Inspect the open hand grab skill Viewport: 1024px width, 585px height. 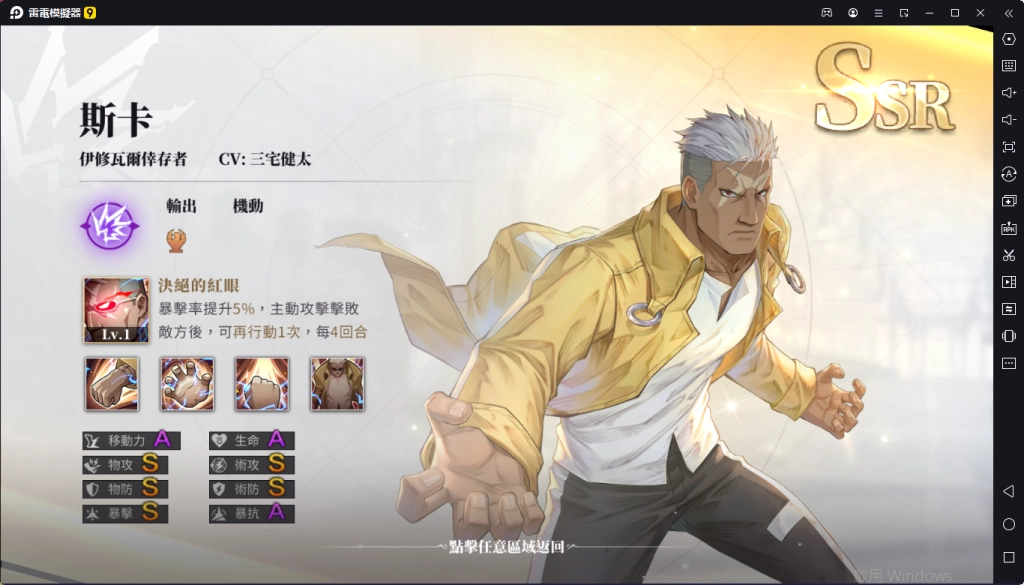point(187,384)
